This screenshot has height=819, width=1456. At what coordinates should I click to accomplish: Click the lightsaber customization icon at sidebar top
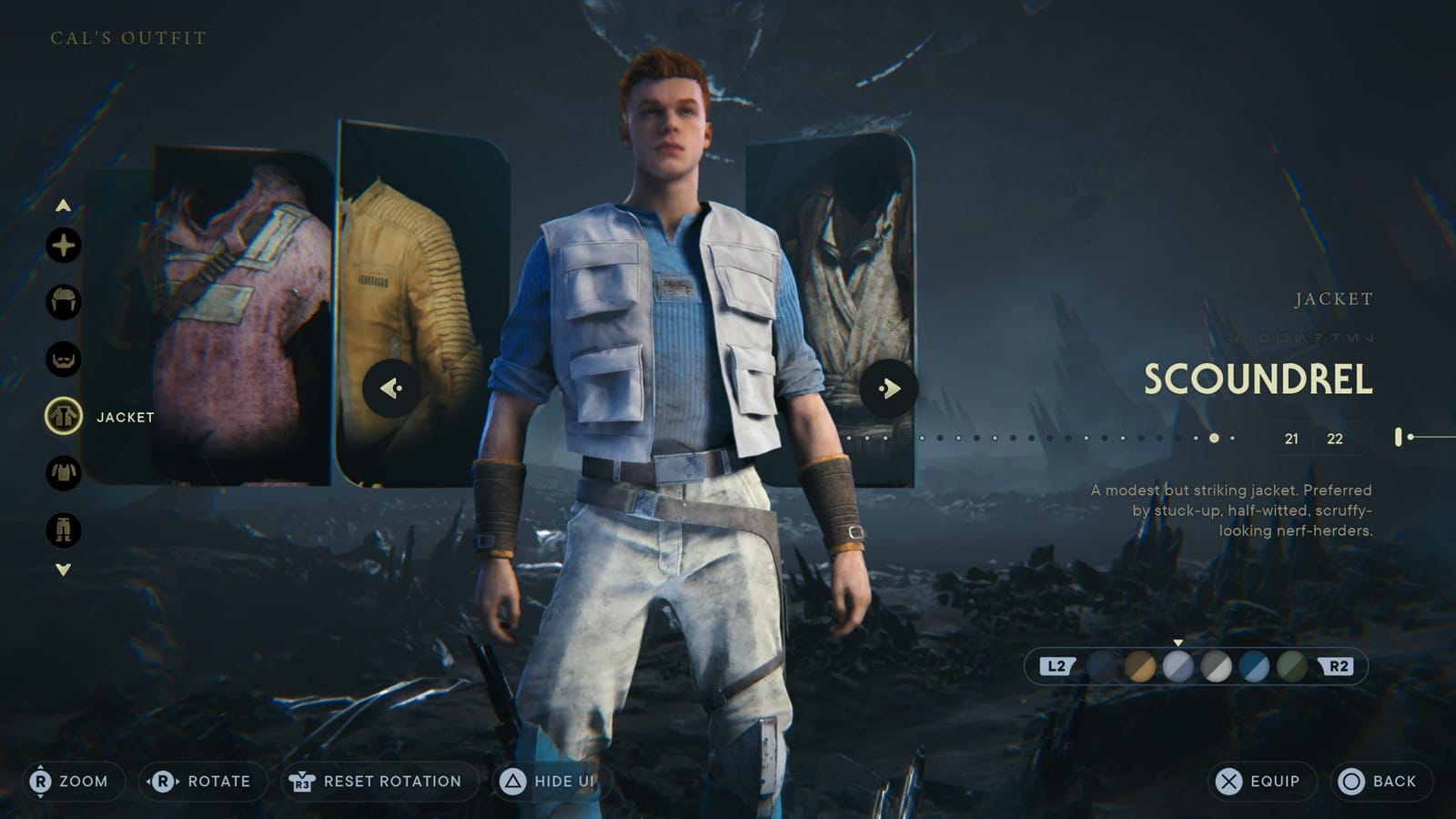click(x=62, y=245)
